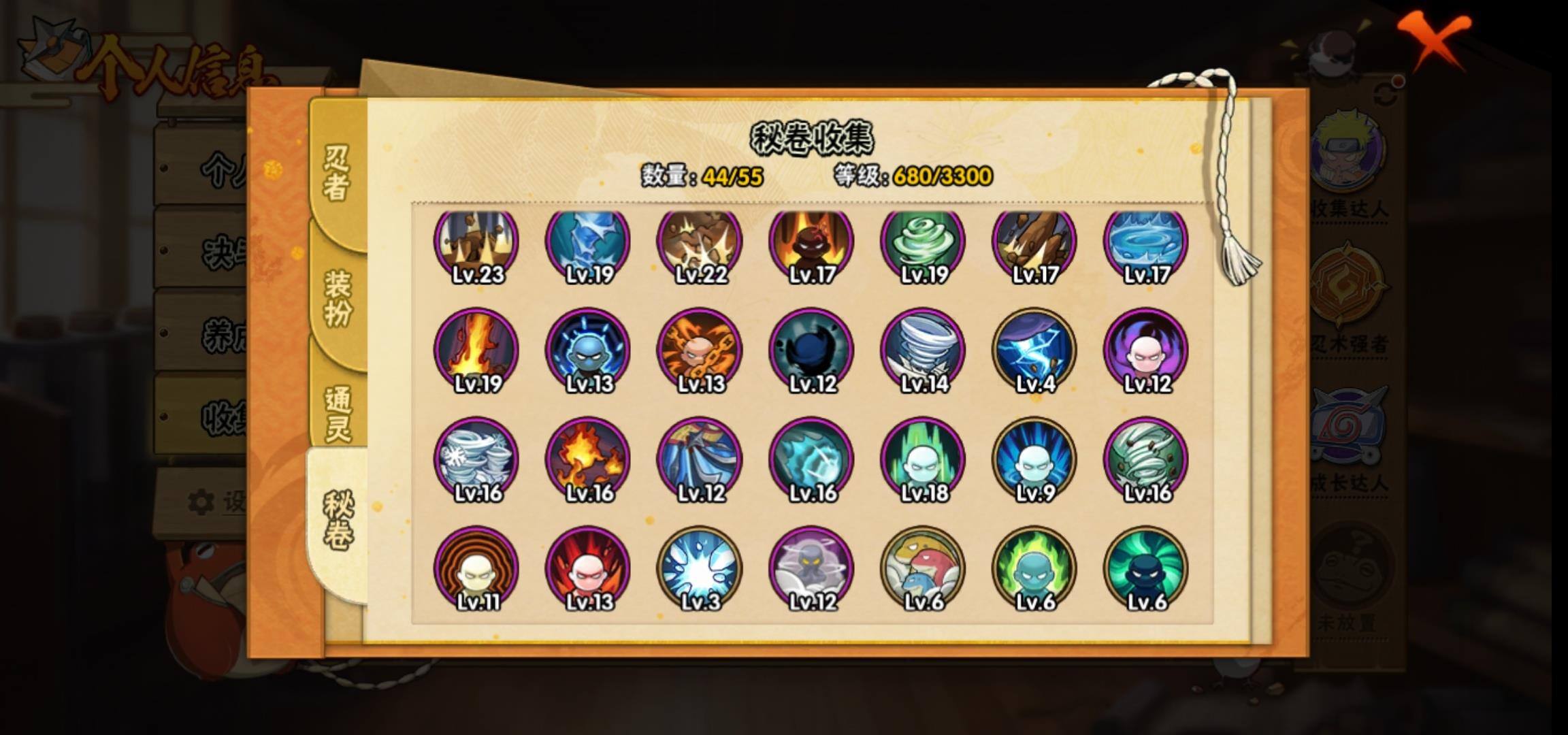The width and height of the screenshot is (1568, 735).
Task: Open the 装扮 tab
Action: click(338, 298)
